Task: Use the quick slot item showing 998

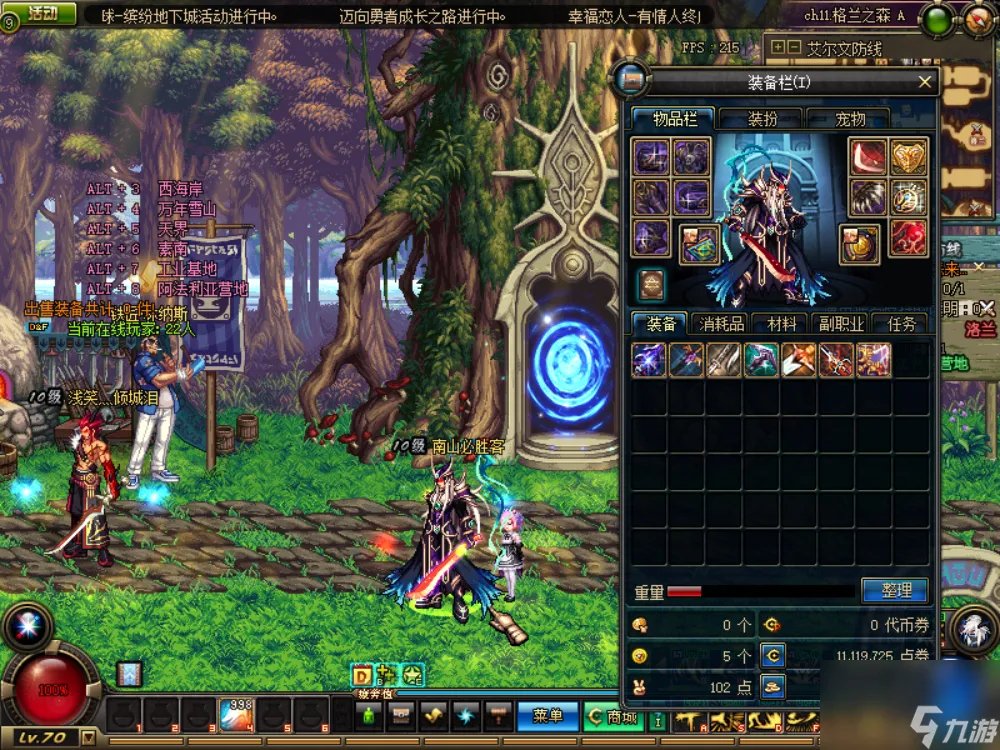Action: point(234,715)
